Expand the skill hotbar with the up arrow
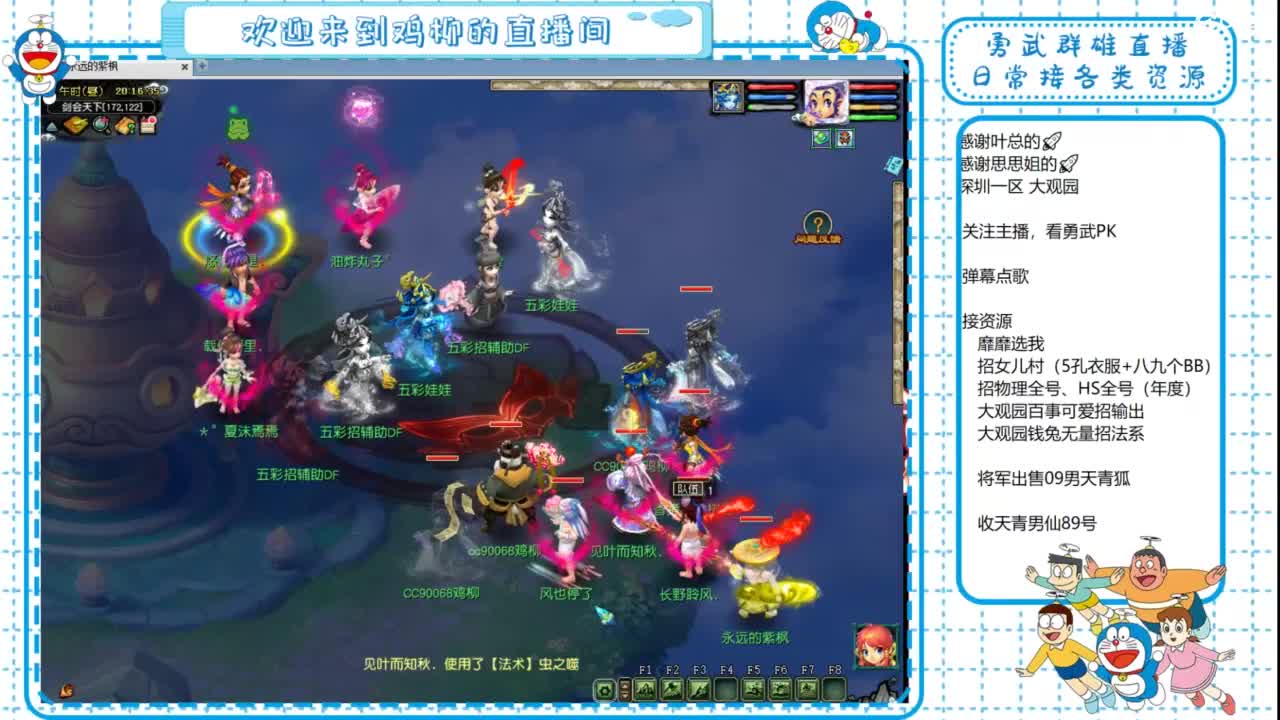Image resolution: width=1280 pixels, height=720 pixels. [x=624, y=684]
